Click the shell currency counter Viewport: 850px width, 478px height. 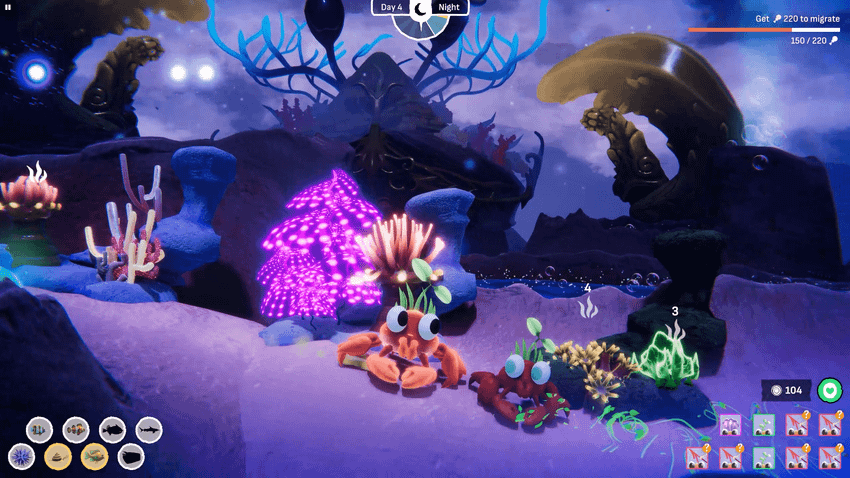(786, 390)
